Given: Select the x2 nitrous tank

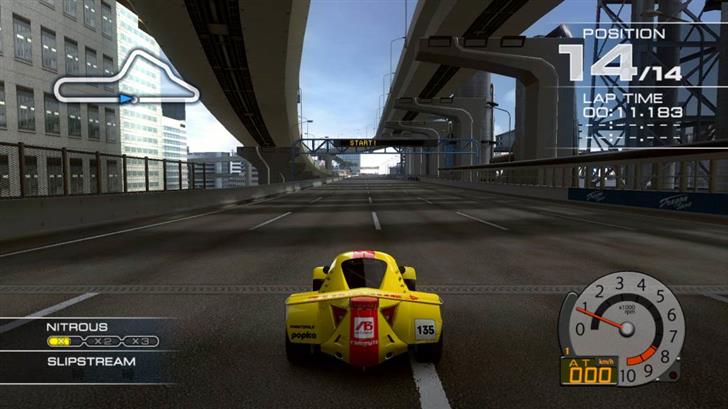Looking at the screenshot, I should point(102,341).
